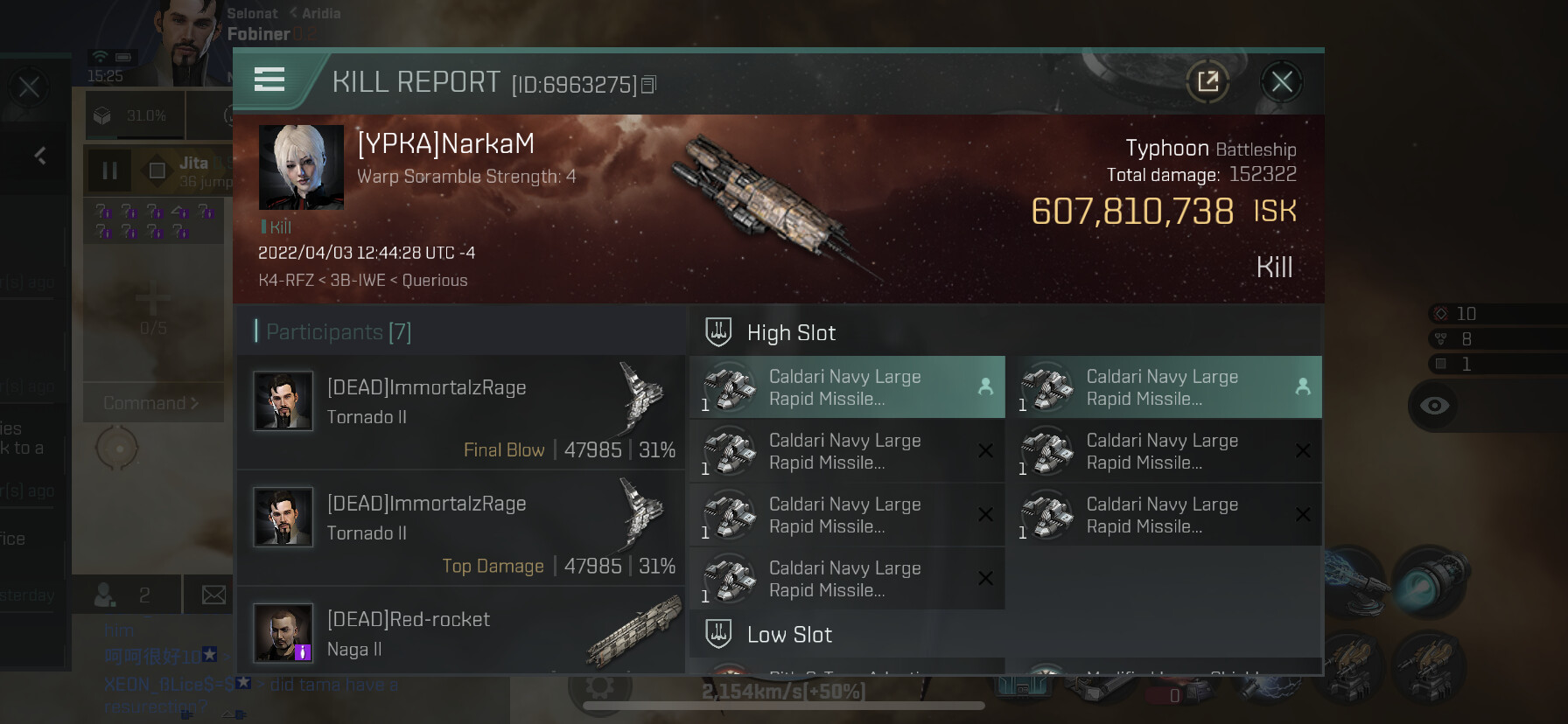Stop the current Jita route
This screenshot has height=724, width=1568.
[x=157, y=171]
